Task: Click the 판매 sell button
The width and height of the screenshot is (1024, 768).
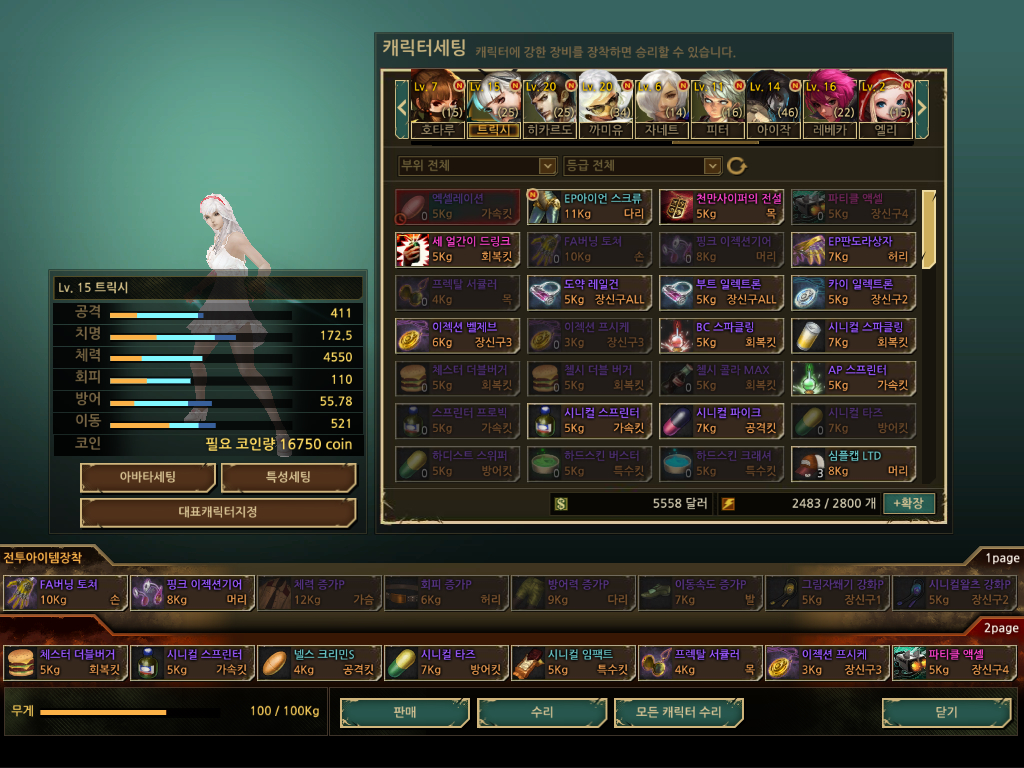Action: [x=405, y=712]
